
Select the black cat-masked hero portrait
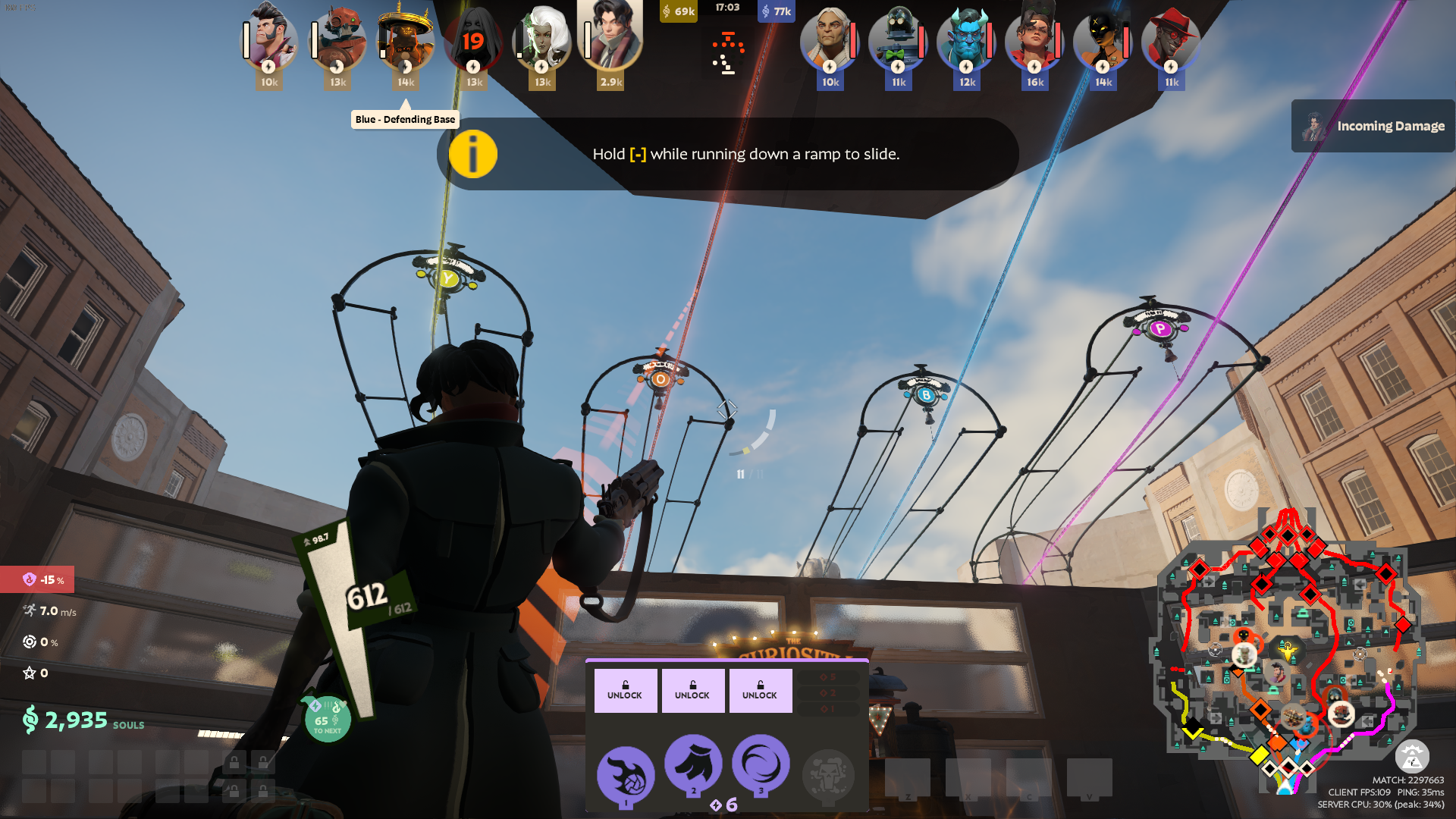[x=1103, y=39]
